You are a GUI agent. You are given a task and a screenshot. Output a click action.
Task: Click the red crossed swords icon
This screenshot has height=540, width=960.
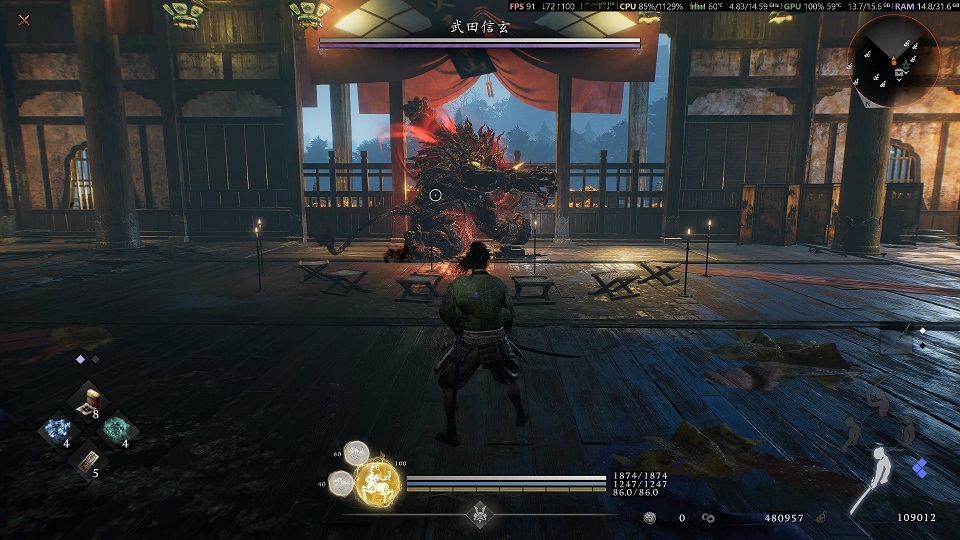pos(24,19)
